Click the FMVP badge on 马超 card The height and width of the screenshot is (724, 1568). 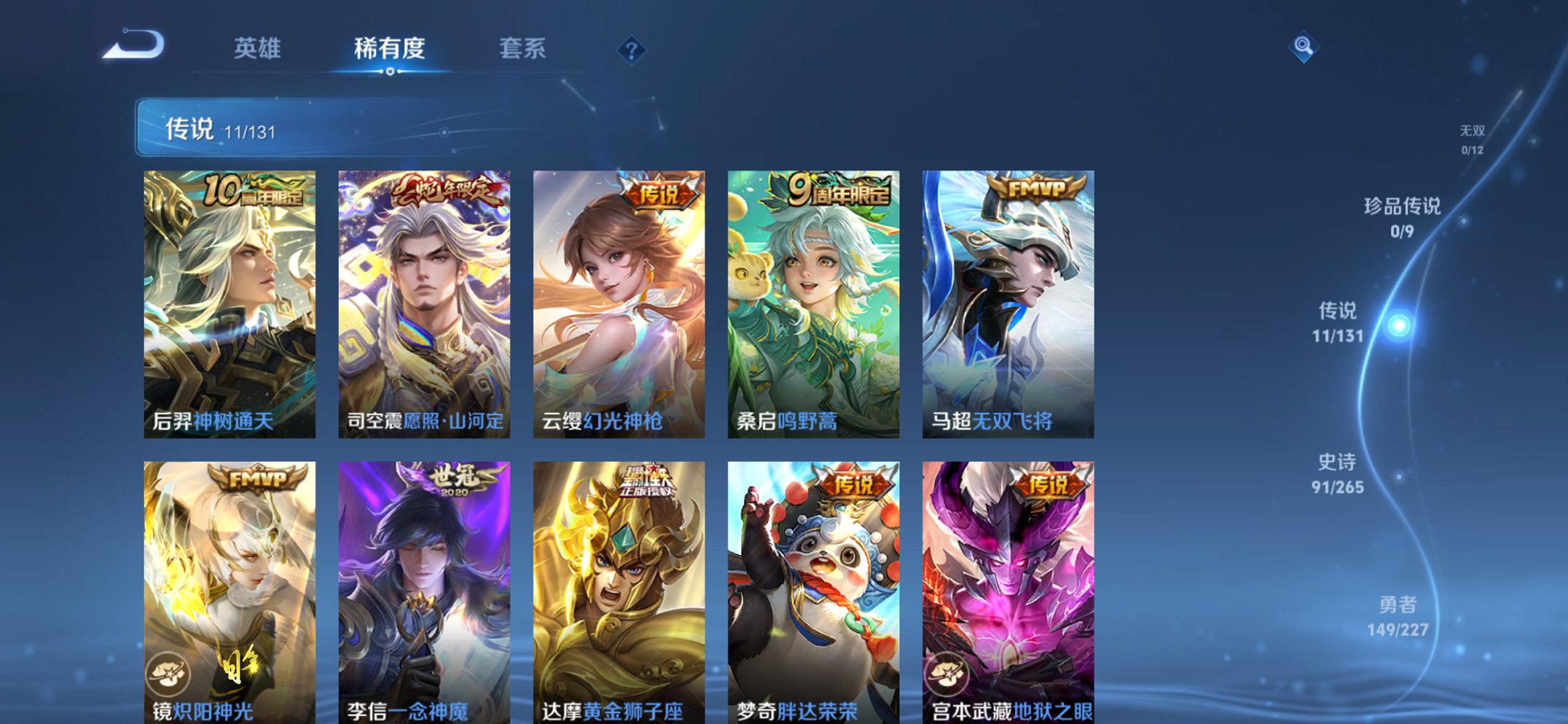coord(1035,188)
